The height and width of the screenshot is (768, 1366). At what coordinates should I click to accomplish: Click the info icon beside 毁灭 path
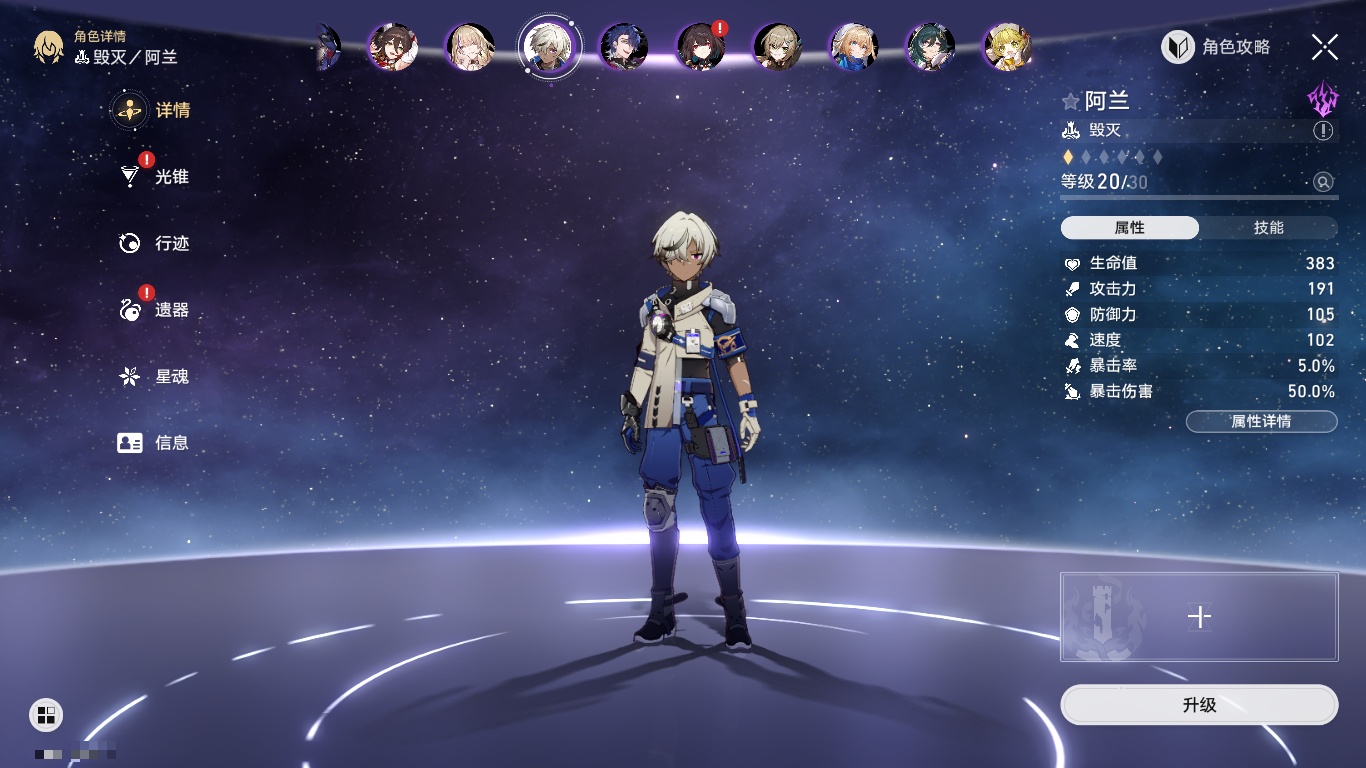click(x=1323, y=131)
